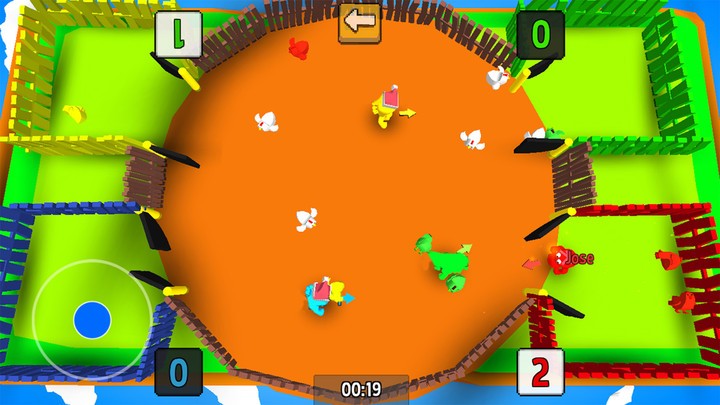The width and height of the screenshot is (720, 405).
Task: Touch the blue virtual joystick knob
Action: (92, 320)
